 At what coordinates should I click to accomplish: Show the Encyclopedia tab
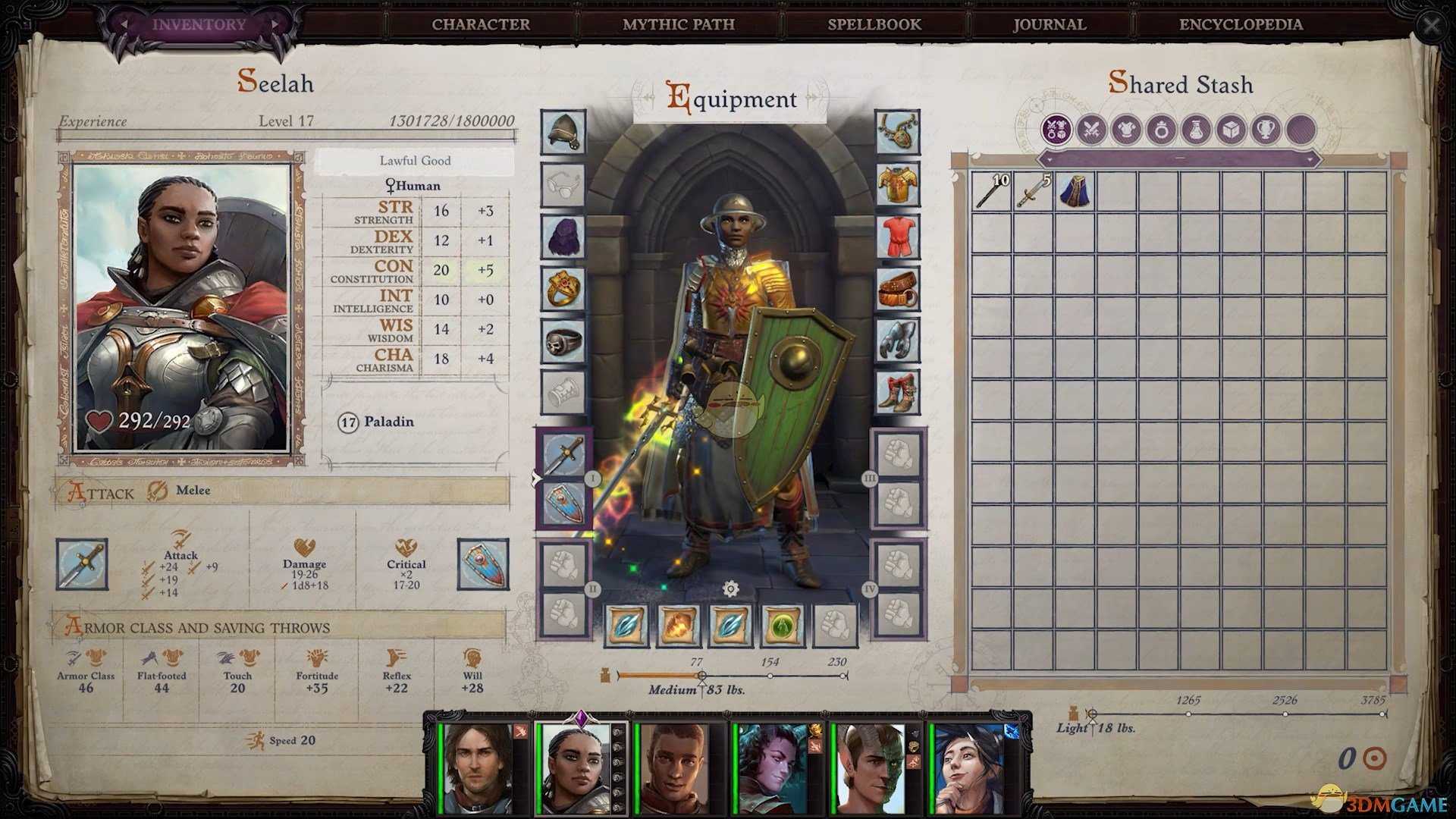(x=1241, y=24)
